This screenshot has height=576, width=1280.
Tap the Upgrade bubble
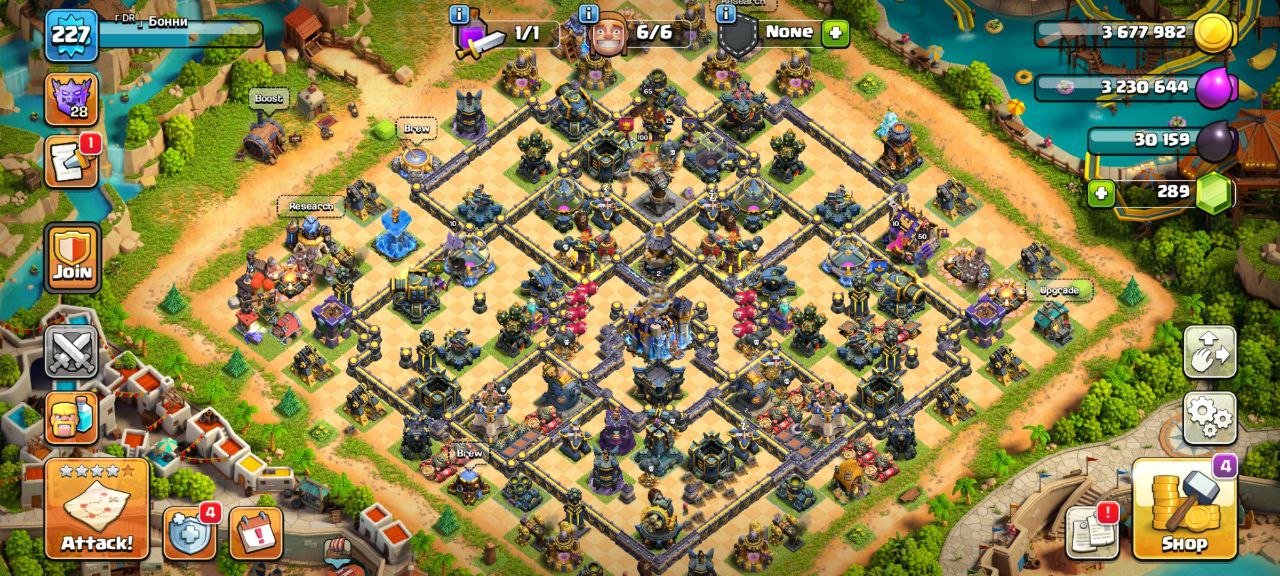click(1059, 291)
